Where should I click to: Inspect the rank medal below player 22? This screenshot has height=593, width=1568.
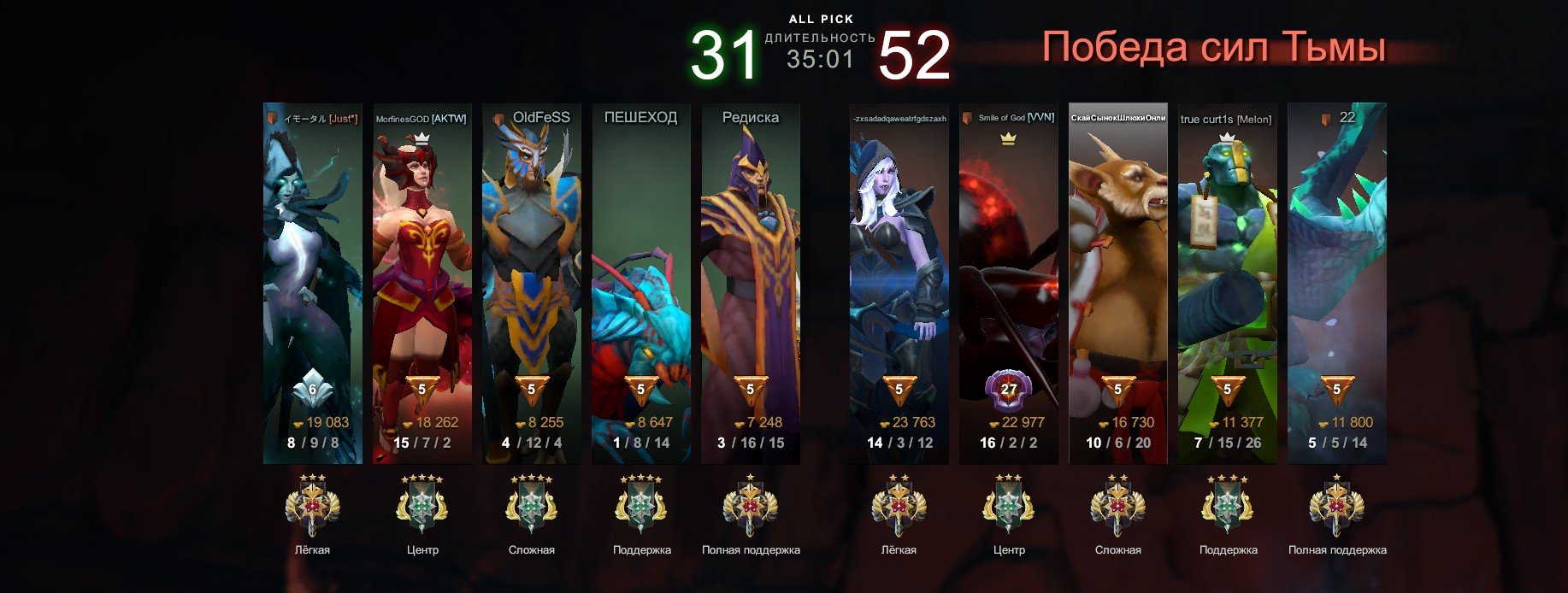tap(1337, 506)
